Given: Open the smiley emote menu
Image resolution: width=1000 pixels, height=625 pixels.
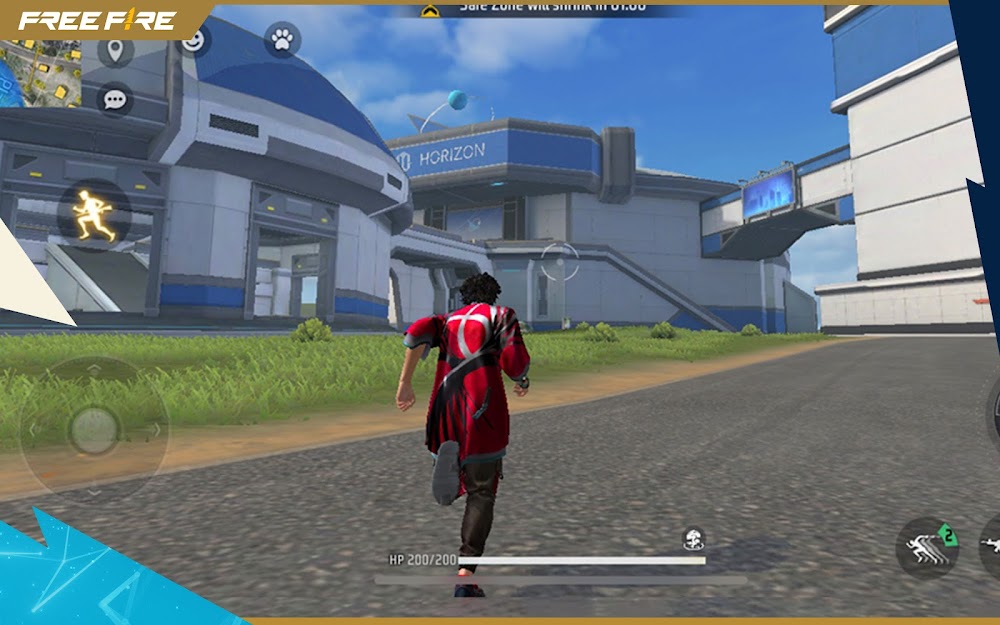Looking at the screenshot, I should [x=192, y=40].
